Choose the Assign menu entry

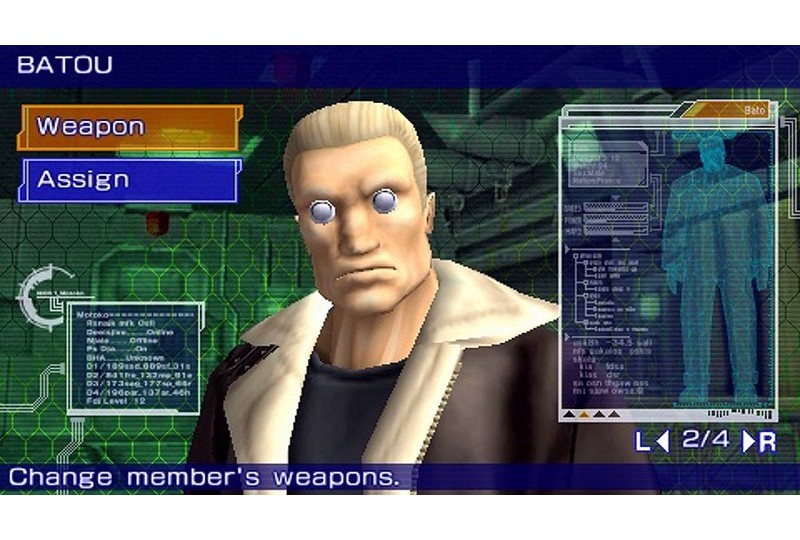click(x=128, y=181)
